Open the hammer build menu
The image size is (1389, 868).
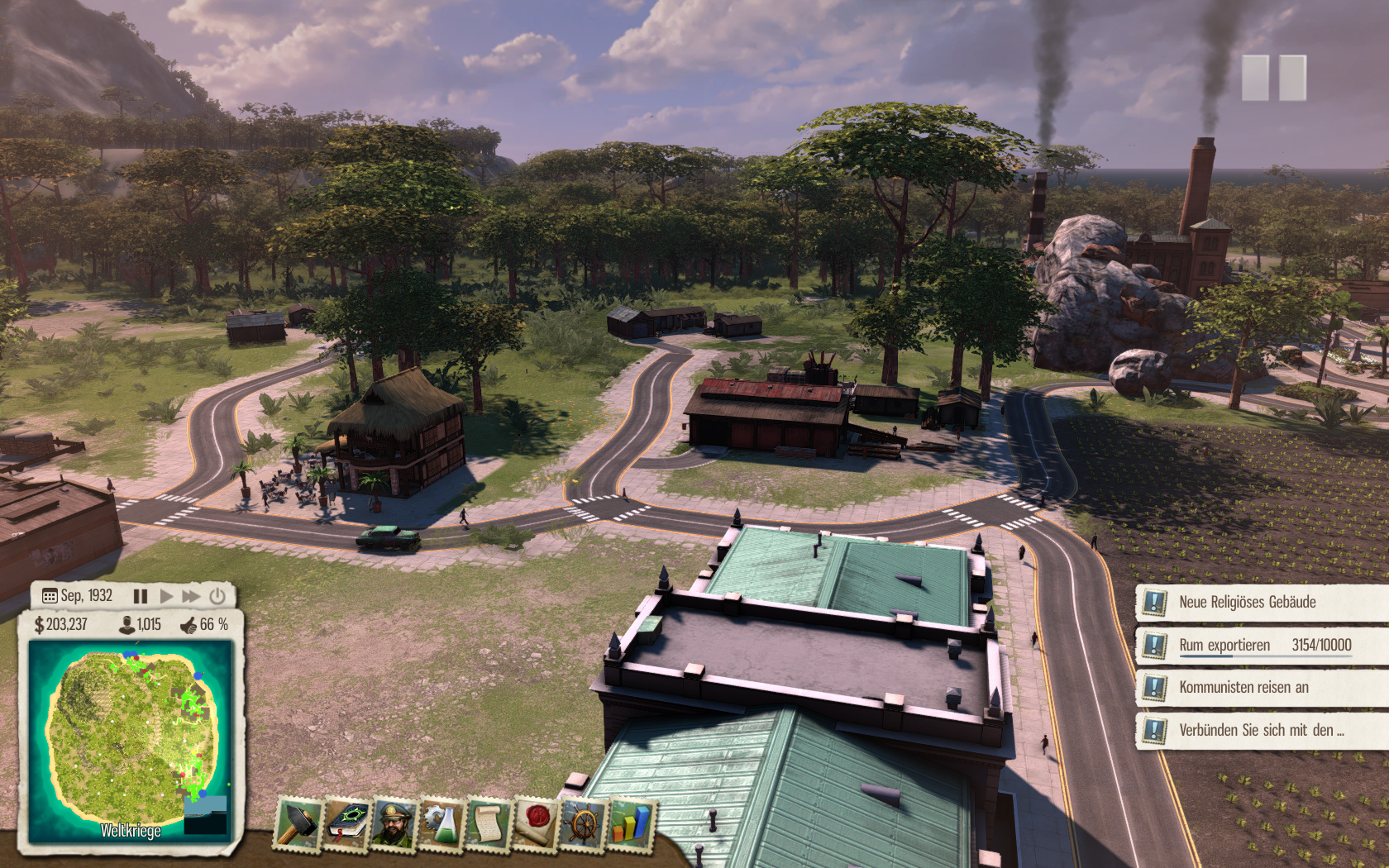coord(298,823)
